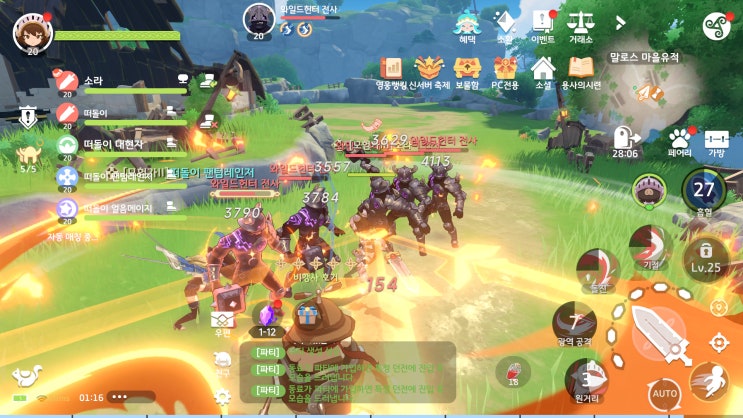
Task: Open the 이벤트 events menu
Action: [543, 26]
